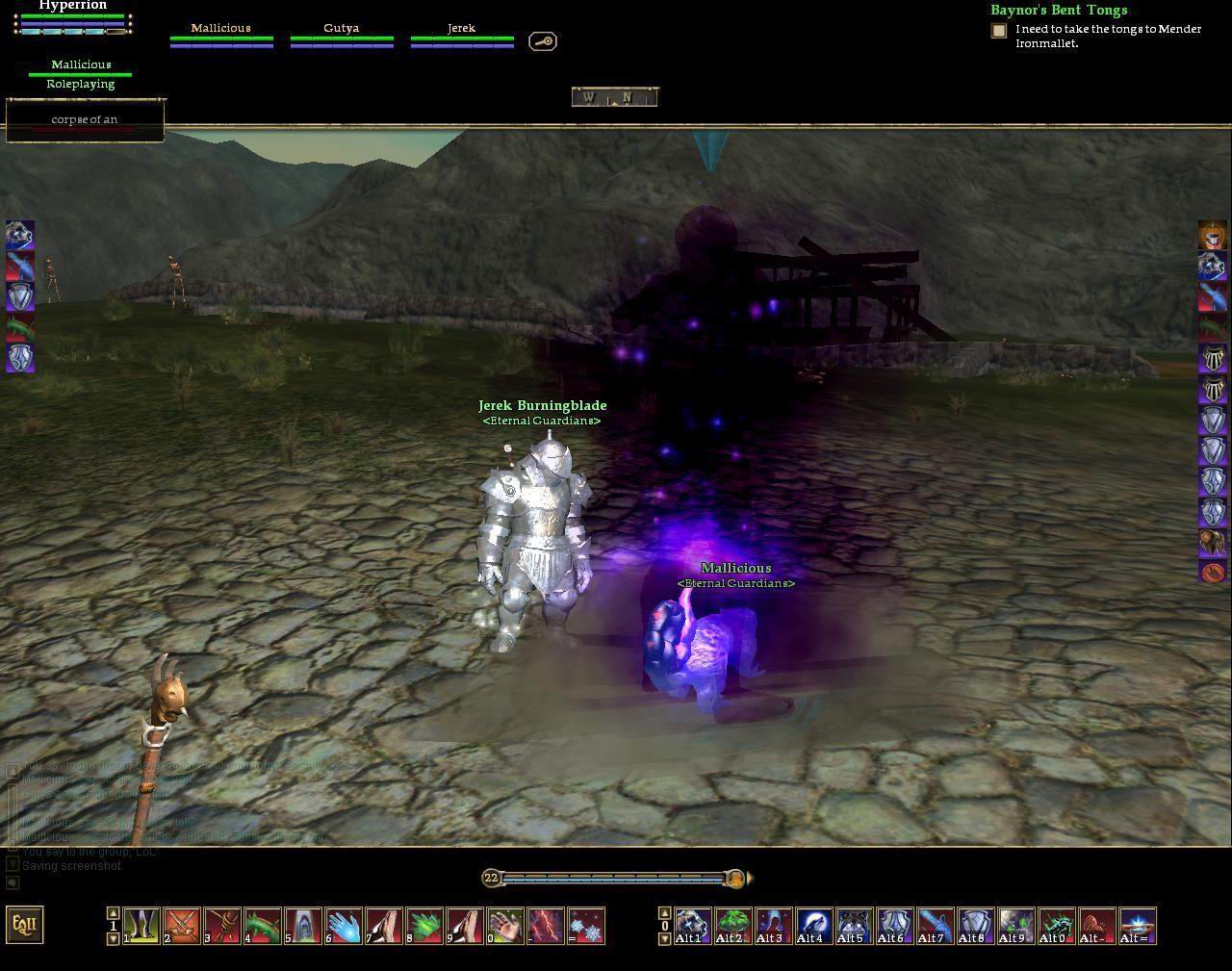Use the green tree ability at Alt 2
This screenshot has height=971, width=1232.
[733, 926]
